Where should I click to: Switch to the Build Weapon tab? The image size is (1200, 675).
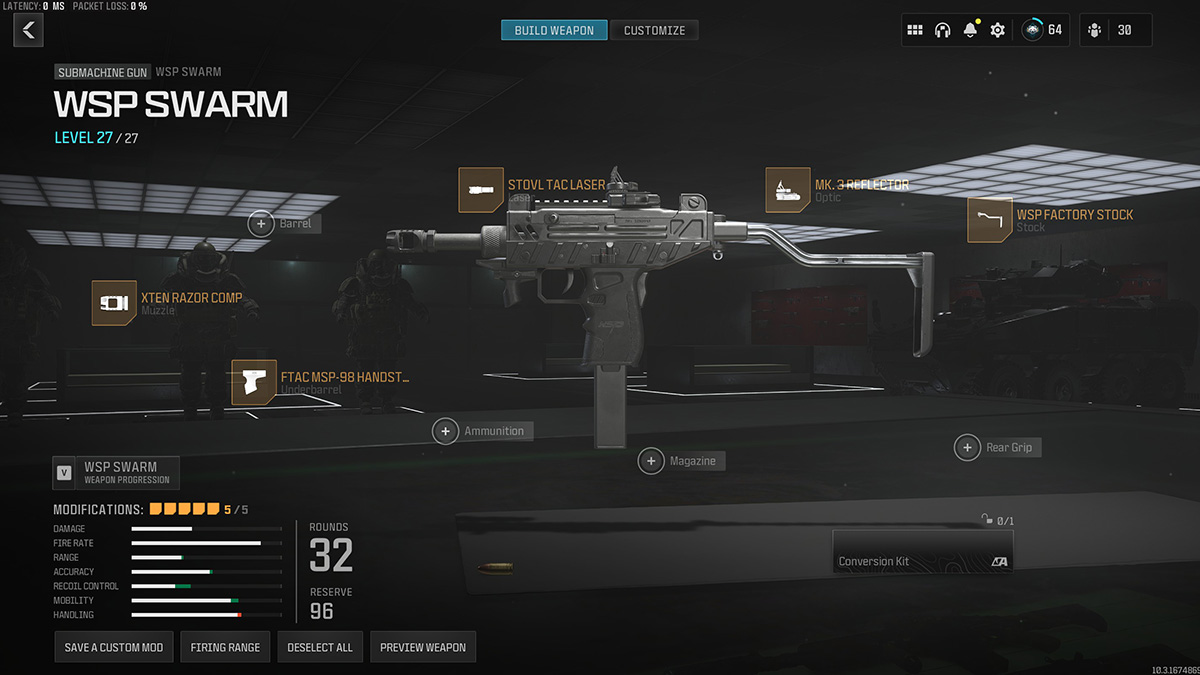554,31
